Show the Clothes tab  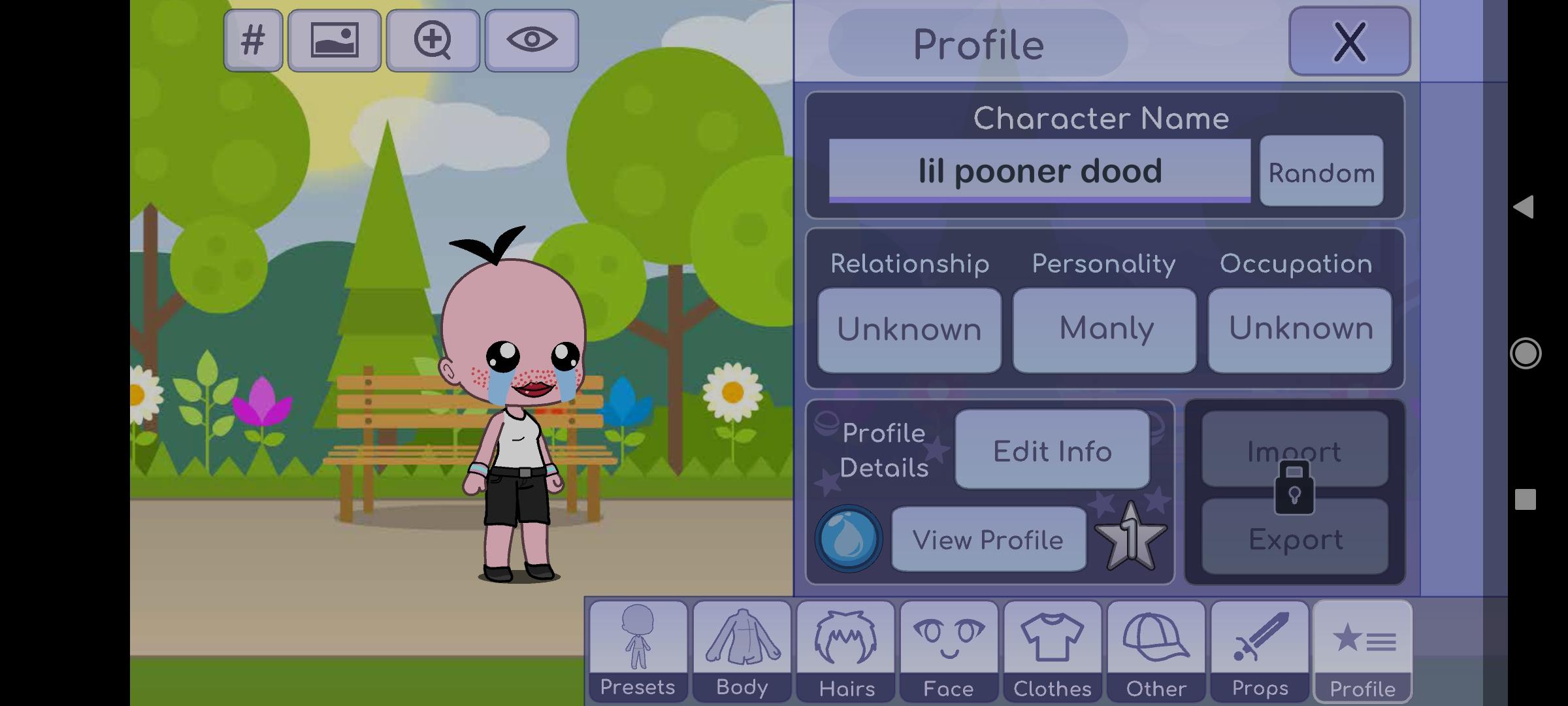(x=1053, y=650)
